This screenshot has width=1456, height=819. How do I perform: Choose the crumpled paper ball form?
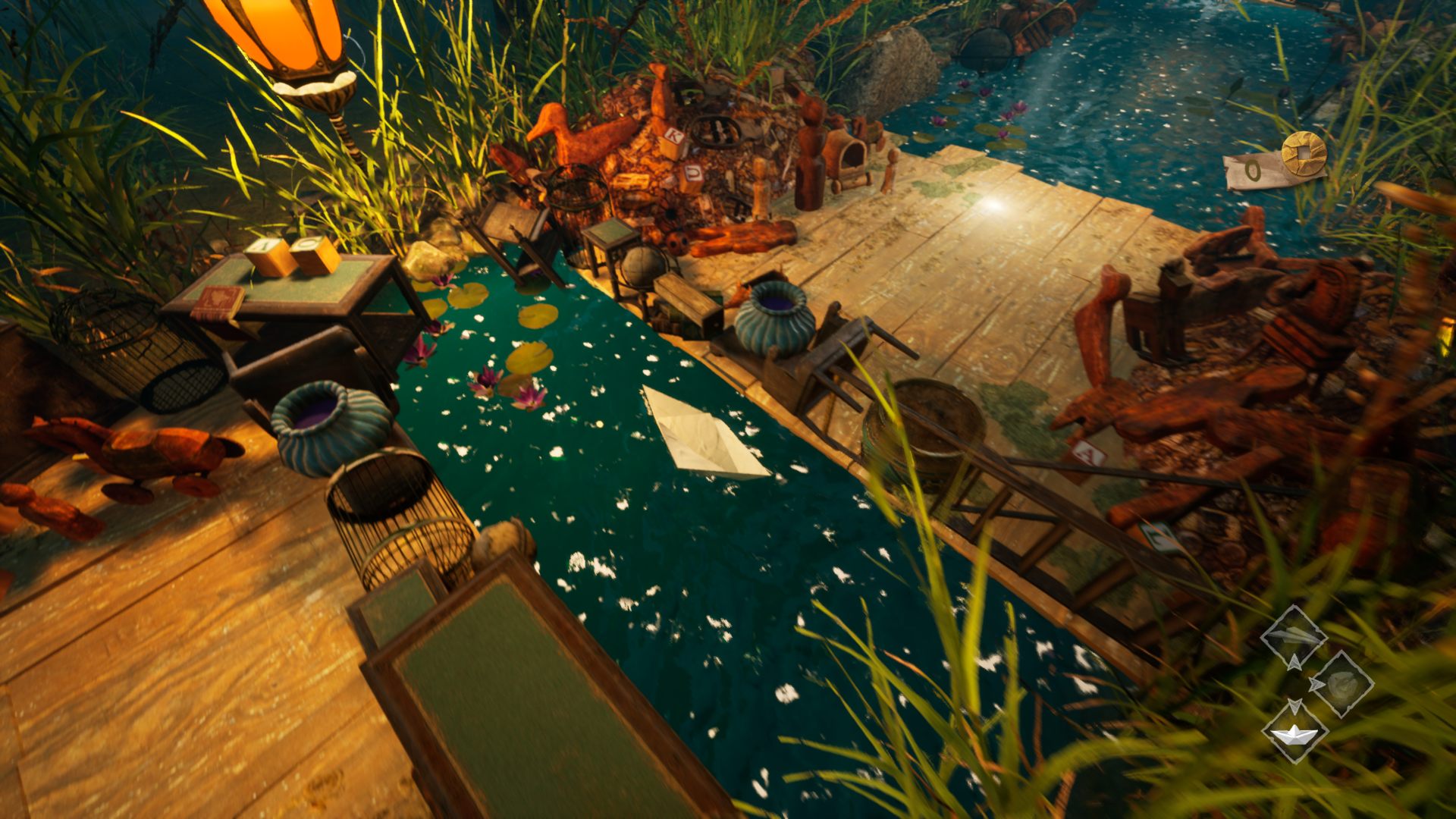pos(1341,684)
